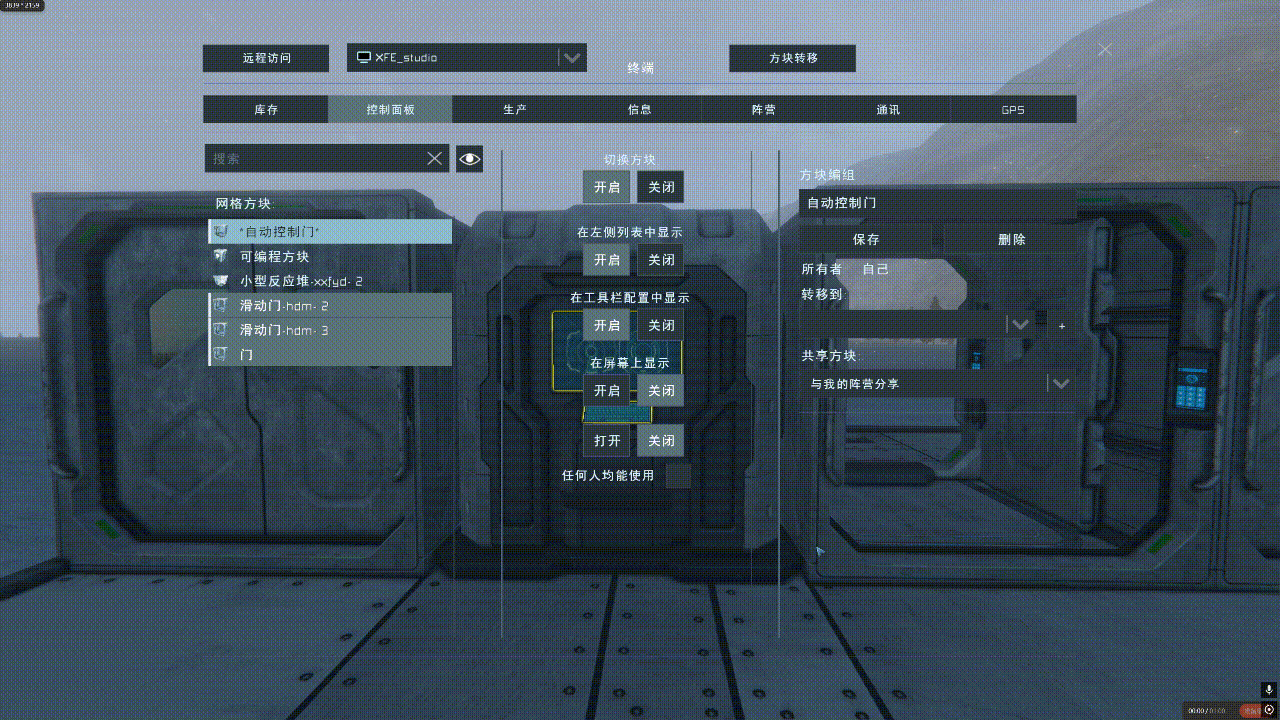Select the 小型反应堆-xxfyd- 2 list entry
1280x720 pixels.
301,281
